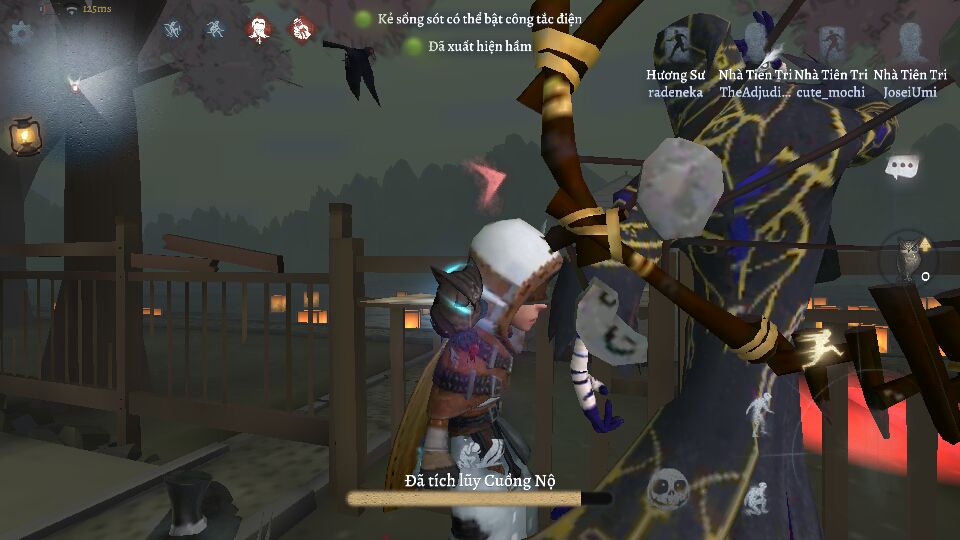Tap the crouching figure stance button

point(755,497)
